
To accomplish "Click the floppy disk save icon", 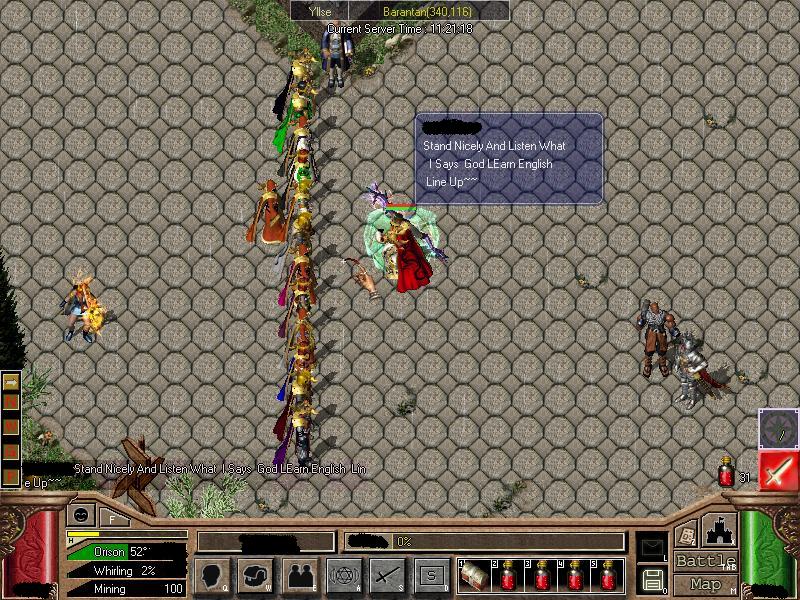I will (651, 578).
